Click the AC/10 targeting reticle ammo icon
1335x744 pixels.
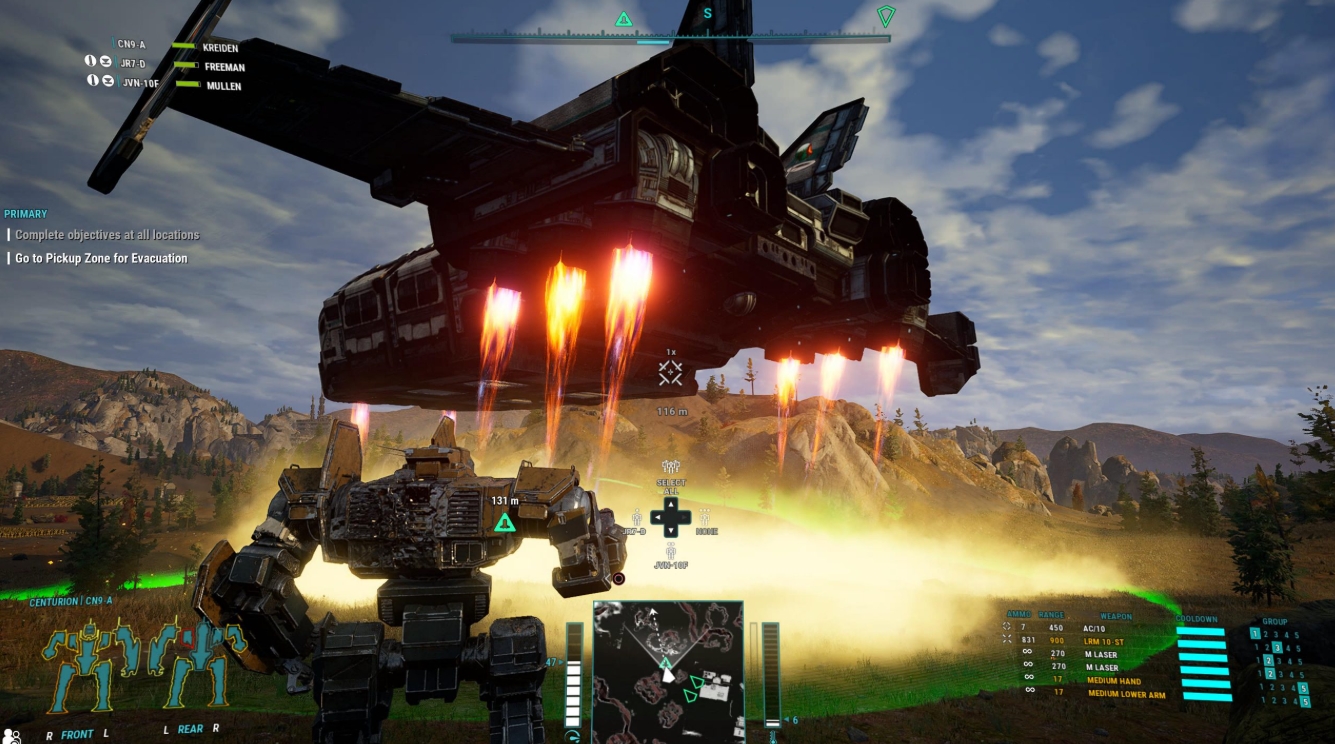(1006, 628)
